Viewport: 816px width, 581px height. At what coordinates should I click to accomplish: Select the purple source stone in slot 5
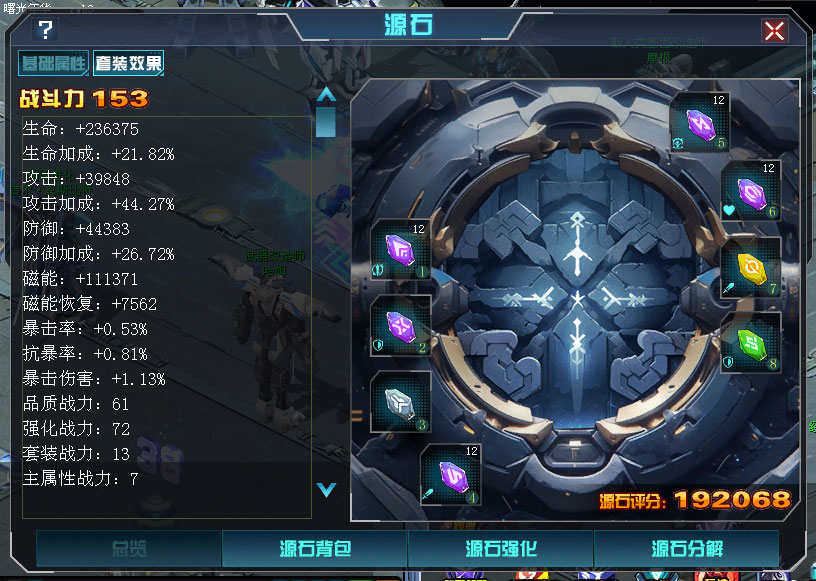699,122
